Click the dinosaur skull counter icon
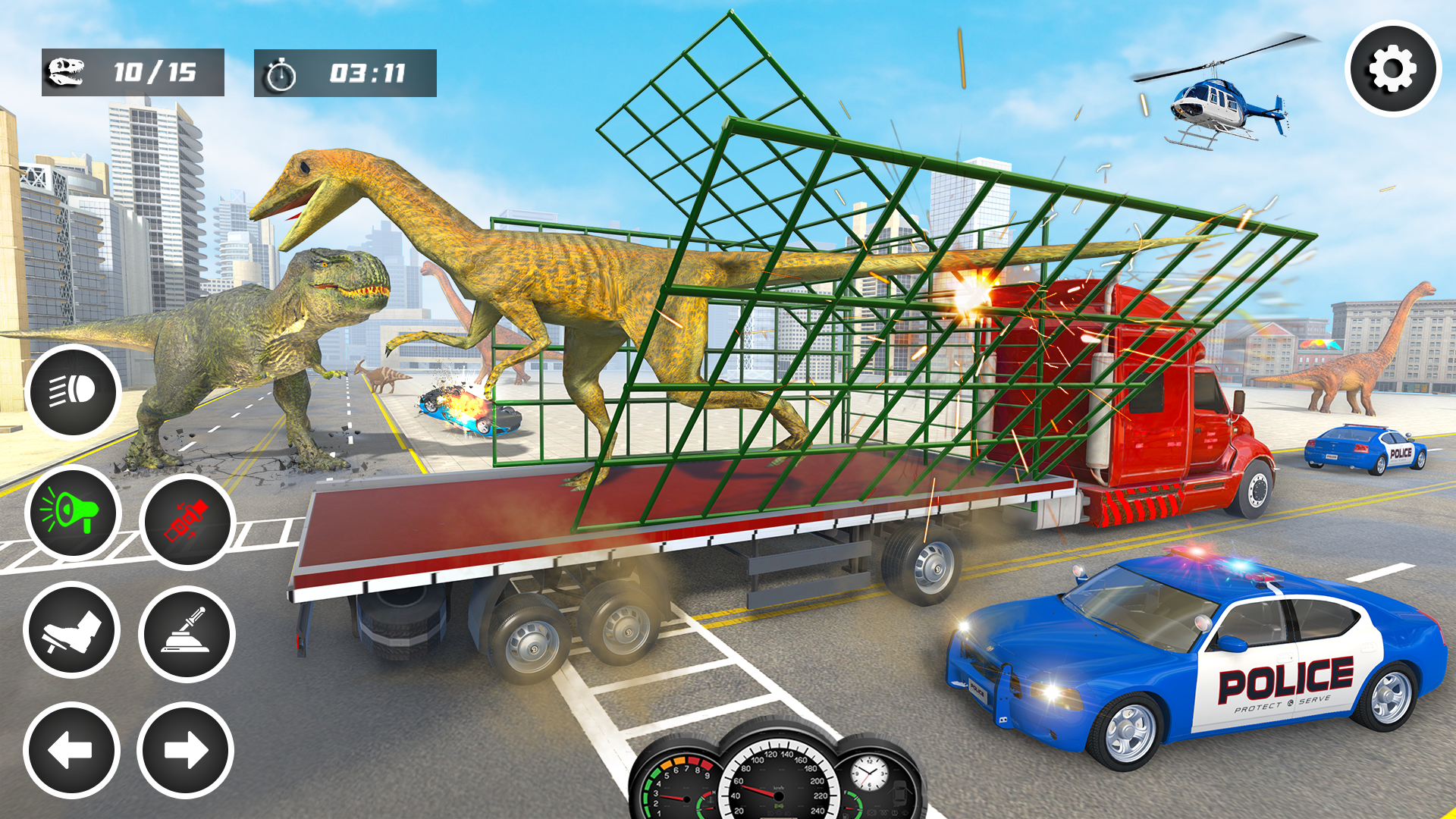 (64, 71)
